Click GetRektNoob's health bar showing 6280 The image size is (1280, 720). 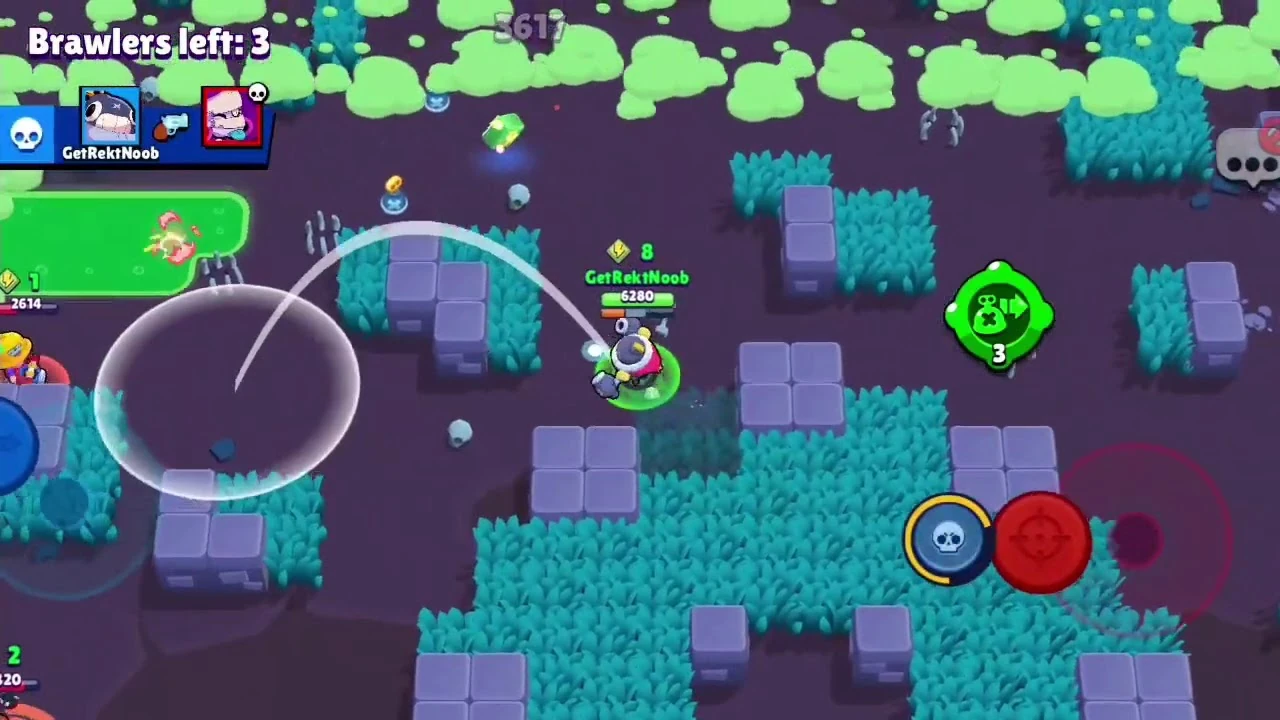point(638,297)
